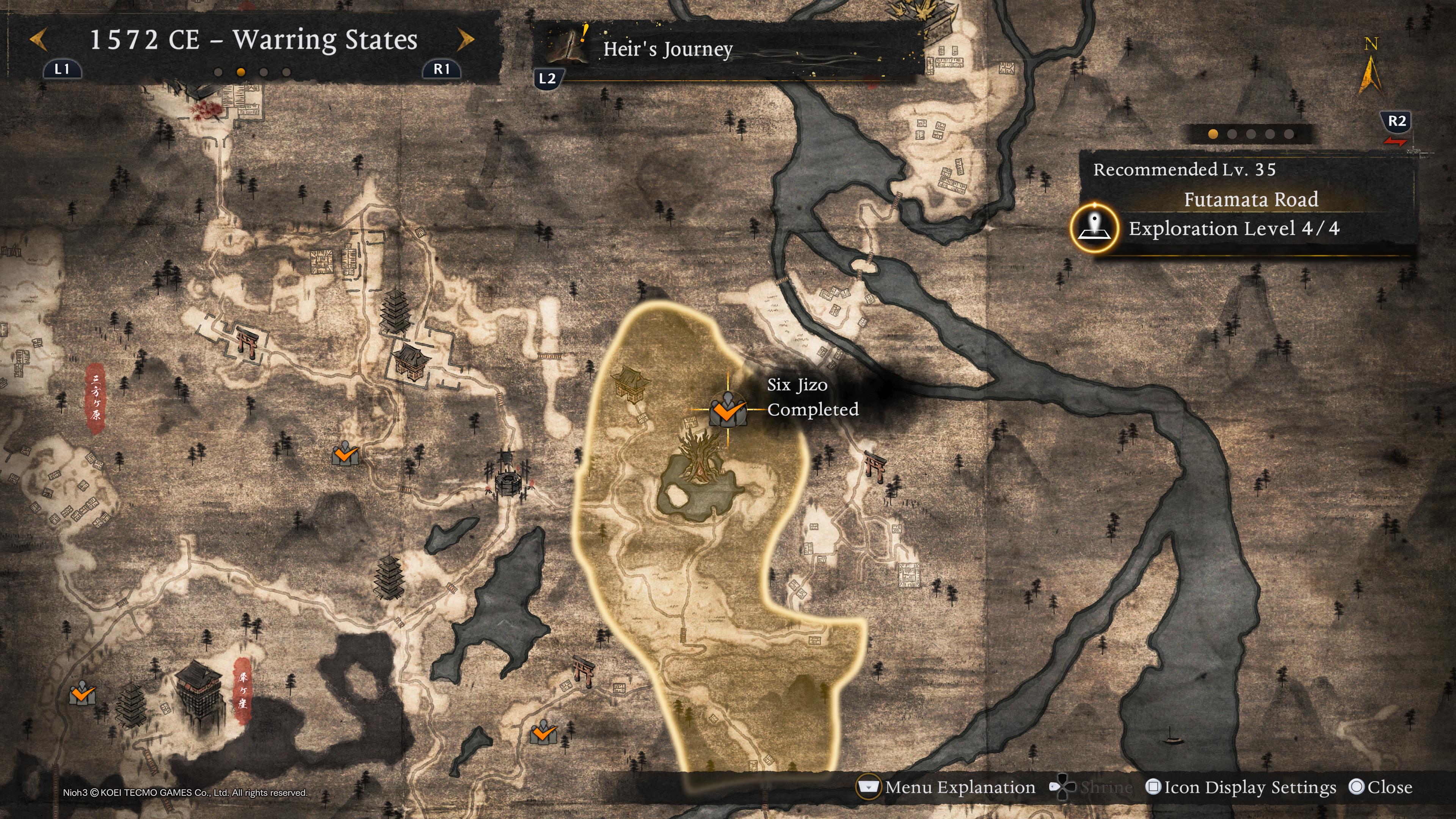The width and height of the screenshot is (1456, 819).
Task: Click the Exploration Level map-pin icon
Action: tap(1094, 228)
